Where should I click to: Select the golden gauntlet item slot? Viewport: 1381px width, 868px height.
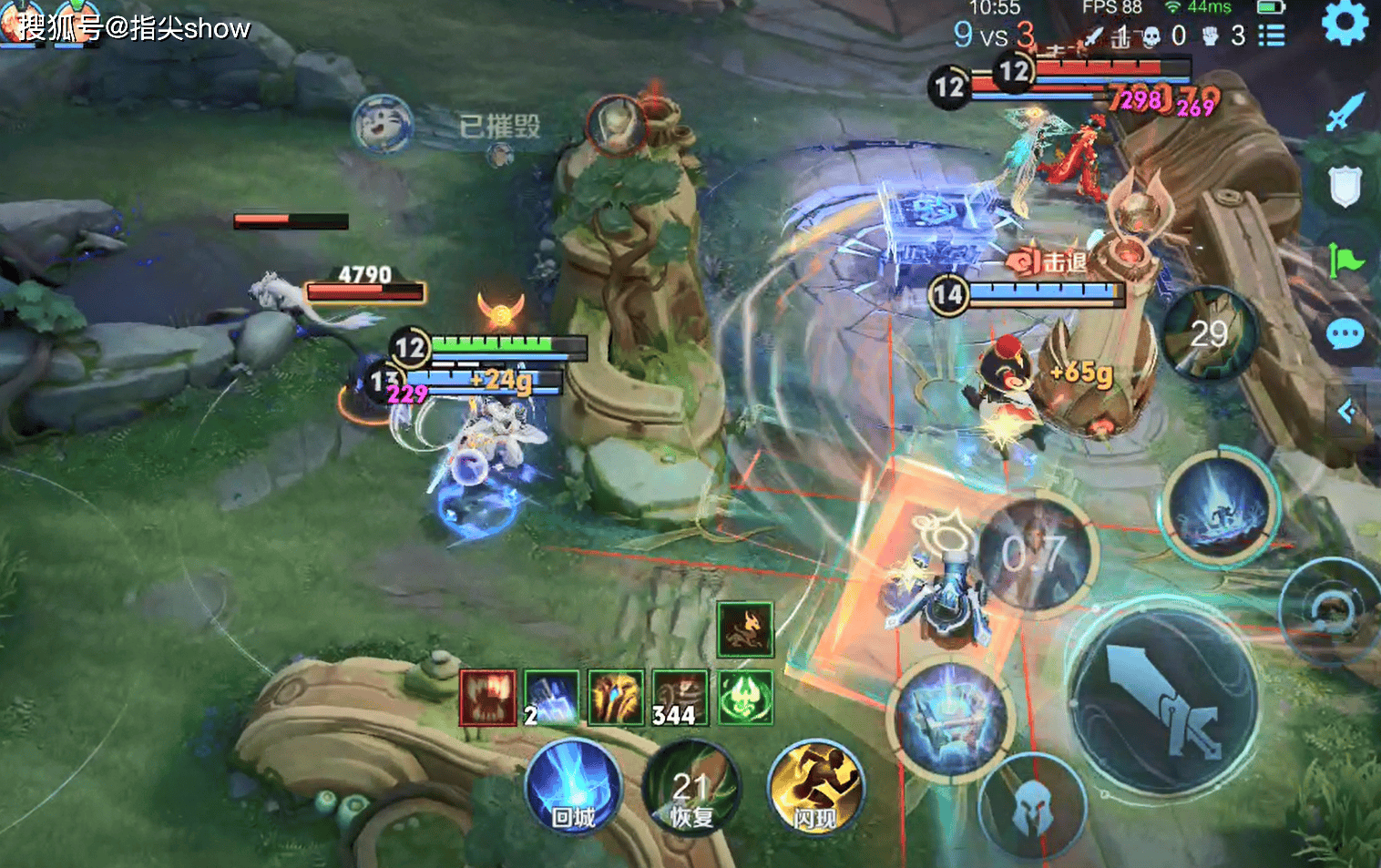coord(616,698)
